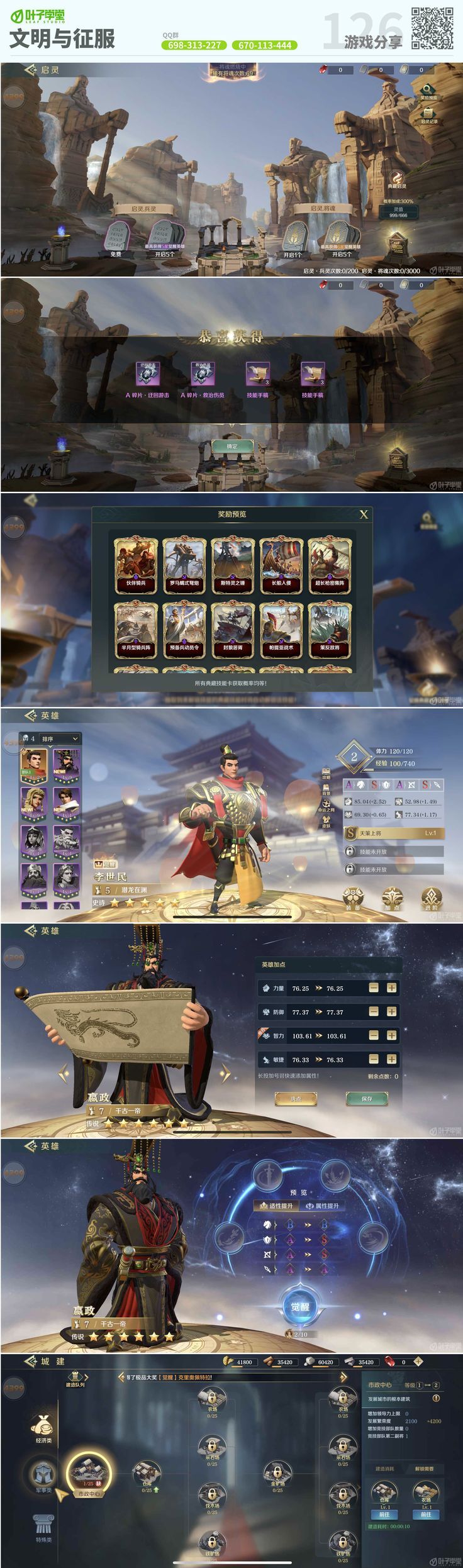
Task: Select the 天策上将 skill row
Action: (x=394, y=833)
